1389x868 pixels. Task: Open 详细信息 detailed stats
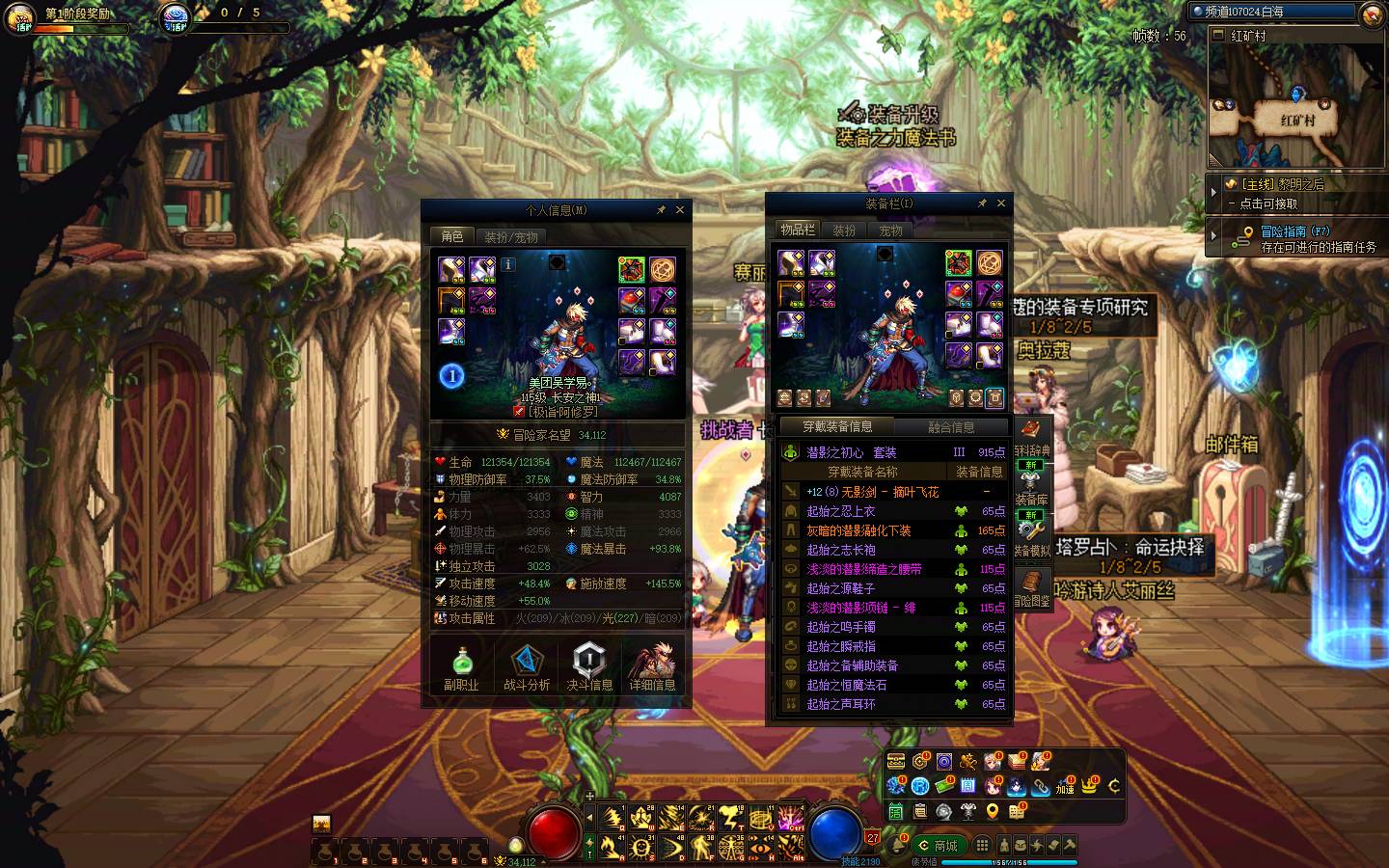click(x=653, y=667)
